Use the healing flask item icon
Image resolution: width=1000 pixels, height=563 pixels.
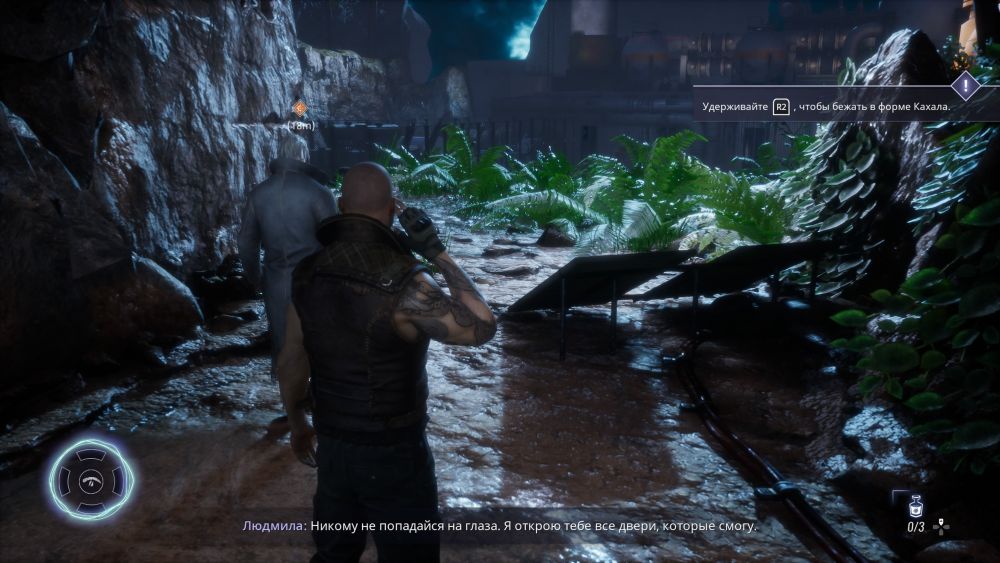[915, 507]
